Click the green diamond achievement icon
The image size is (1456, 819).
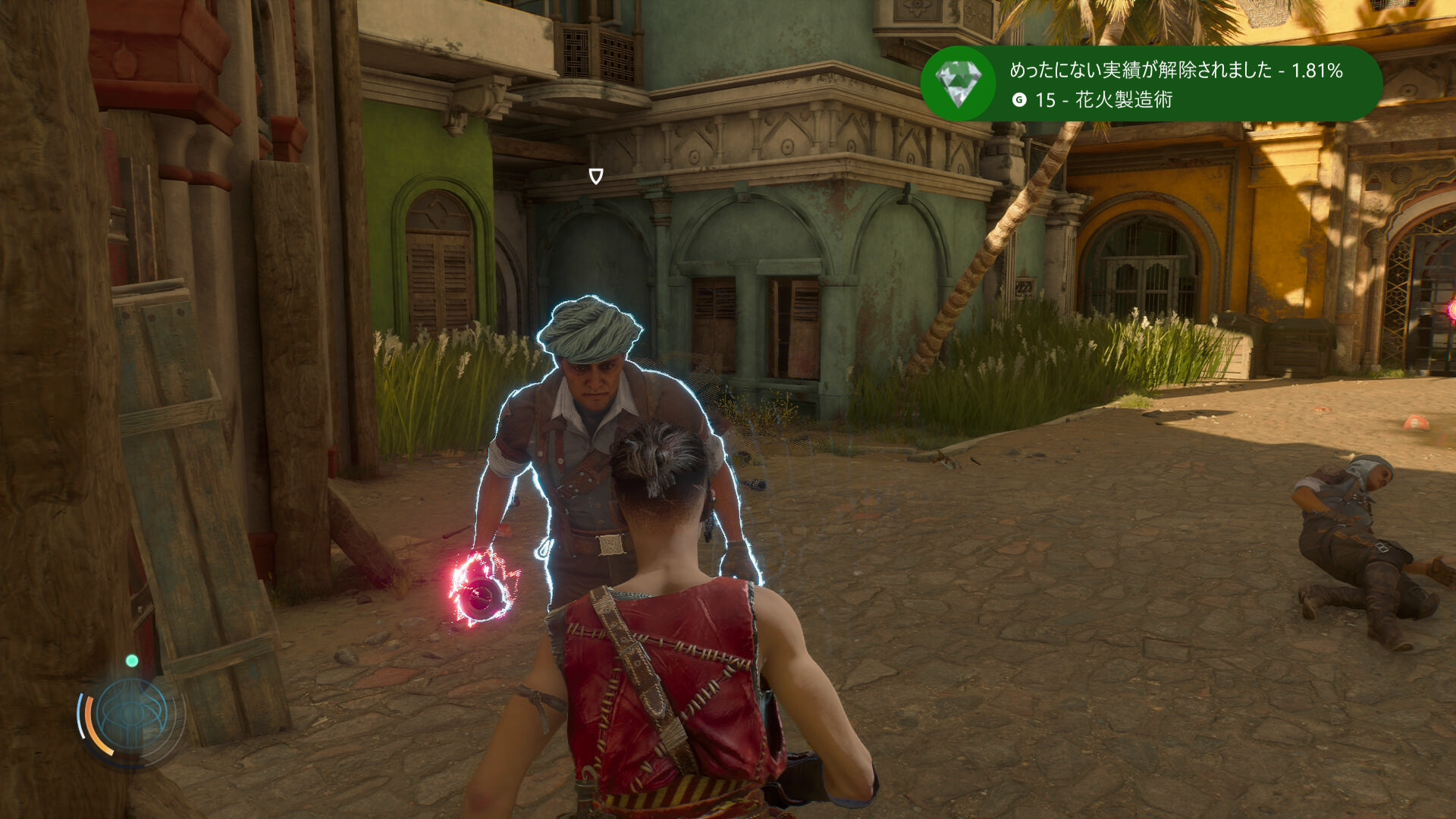(959, 83)
